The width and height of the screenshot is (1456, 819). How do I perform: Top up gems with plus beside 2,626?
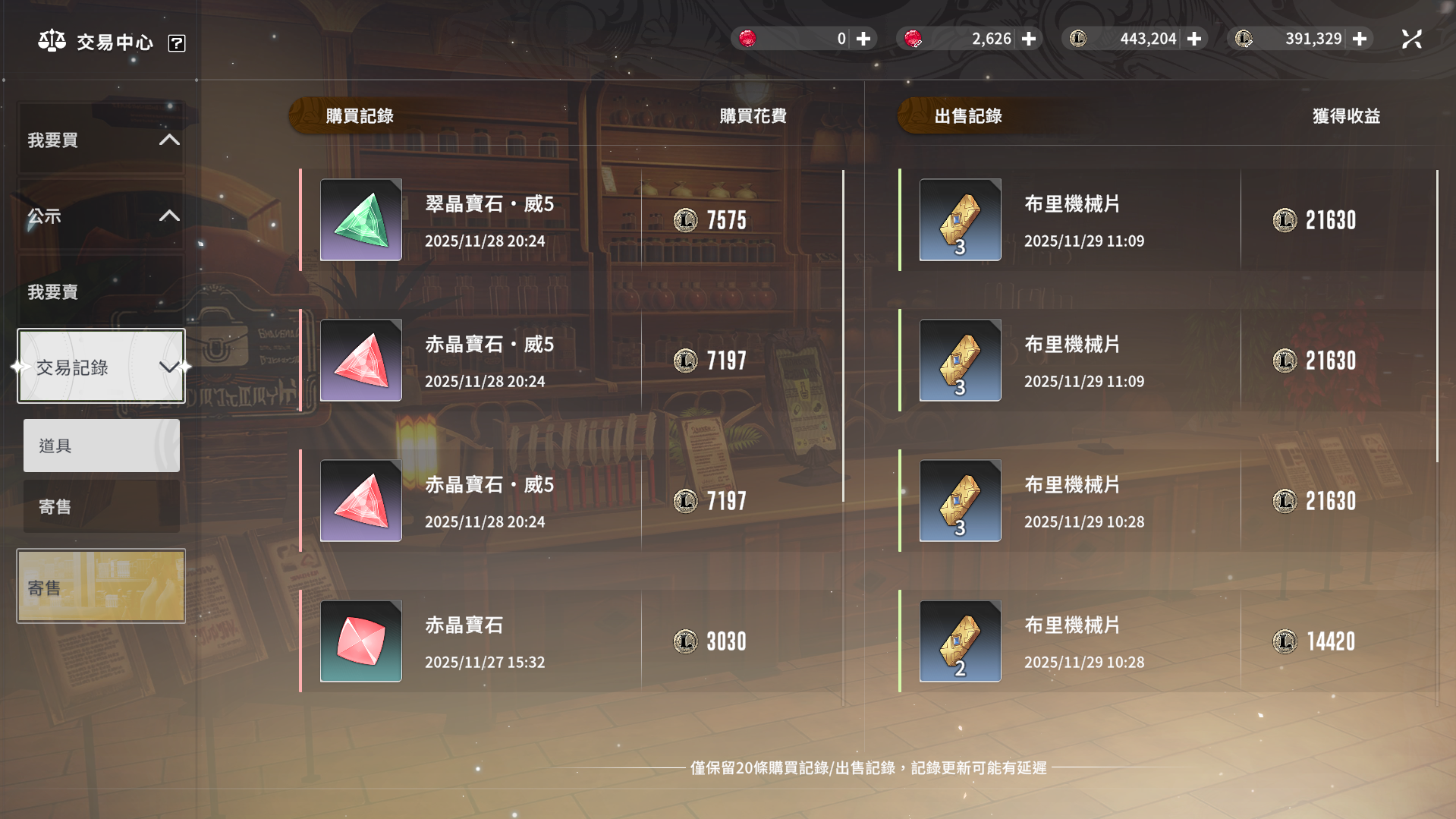tap(1029, 39)
